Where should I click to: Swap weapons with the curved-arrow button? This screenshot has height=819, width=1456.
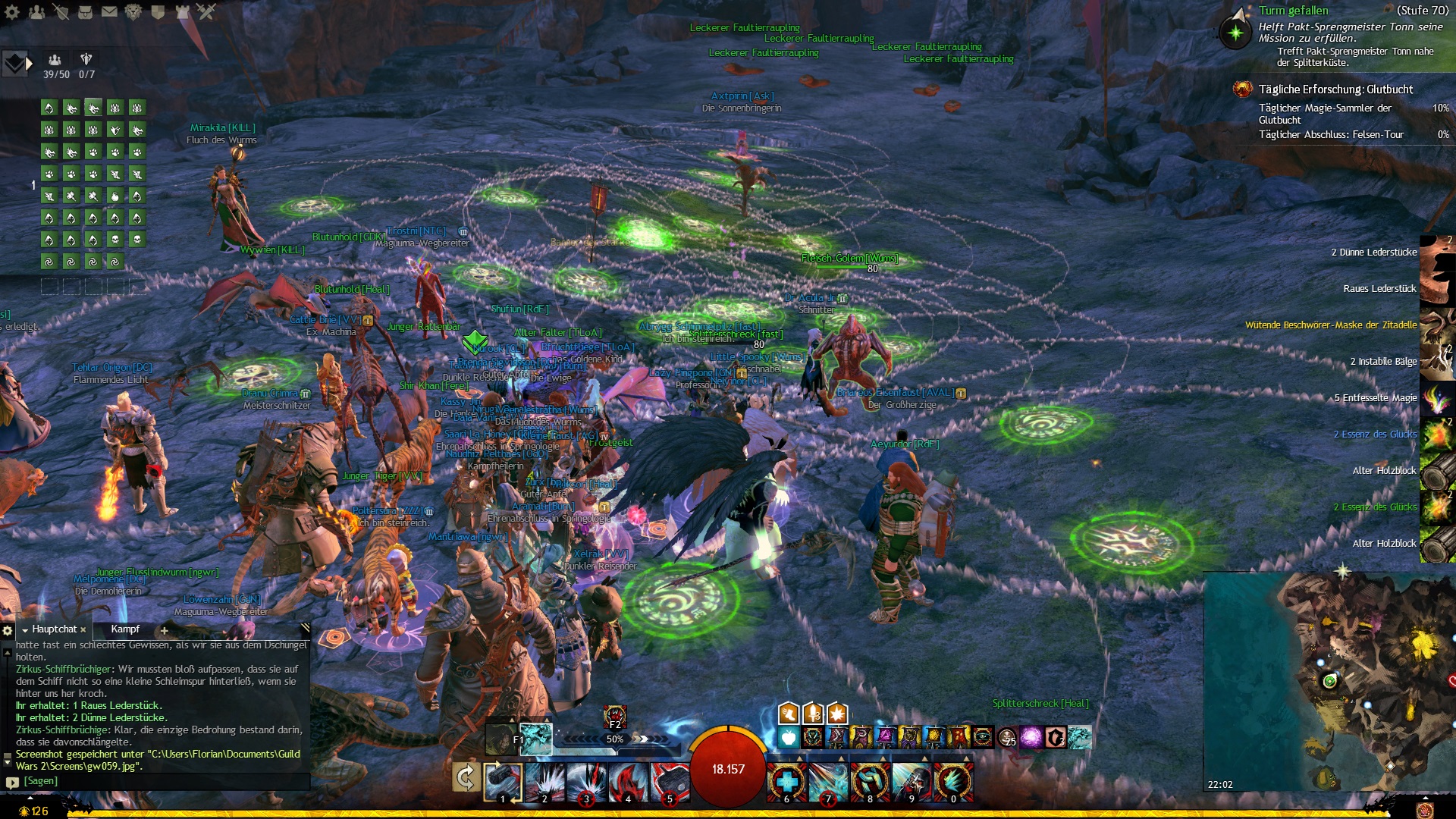point(465,778)
